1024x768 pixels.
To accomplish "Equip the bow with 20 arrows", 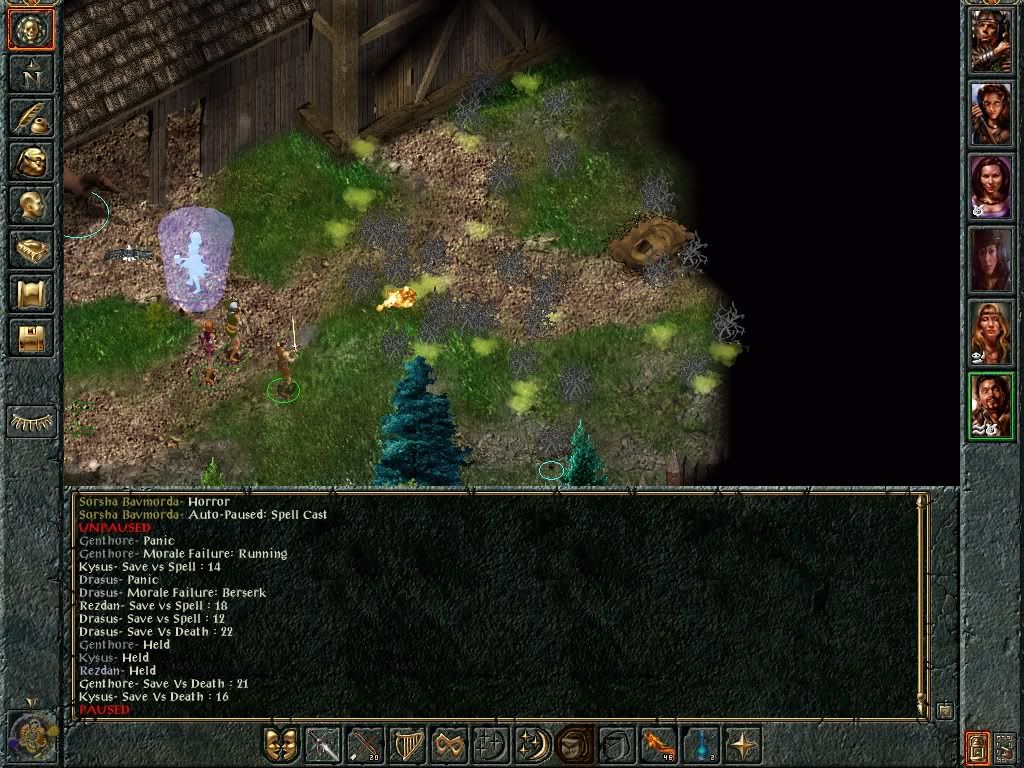I will click(366, 746).
